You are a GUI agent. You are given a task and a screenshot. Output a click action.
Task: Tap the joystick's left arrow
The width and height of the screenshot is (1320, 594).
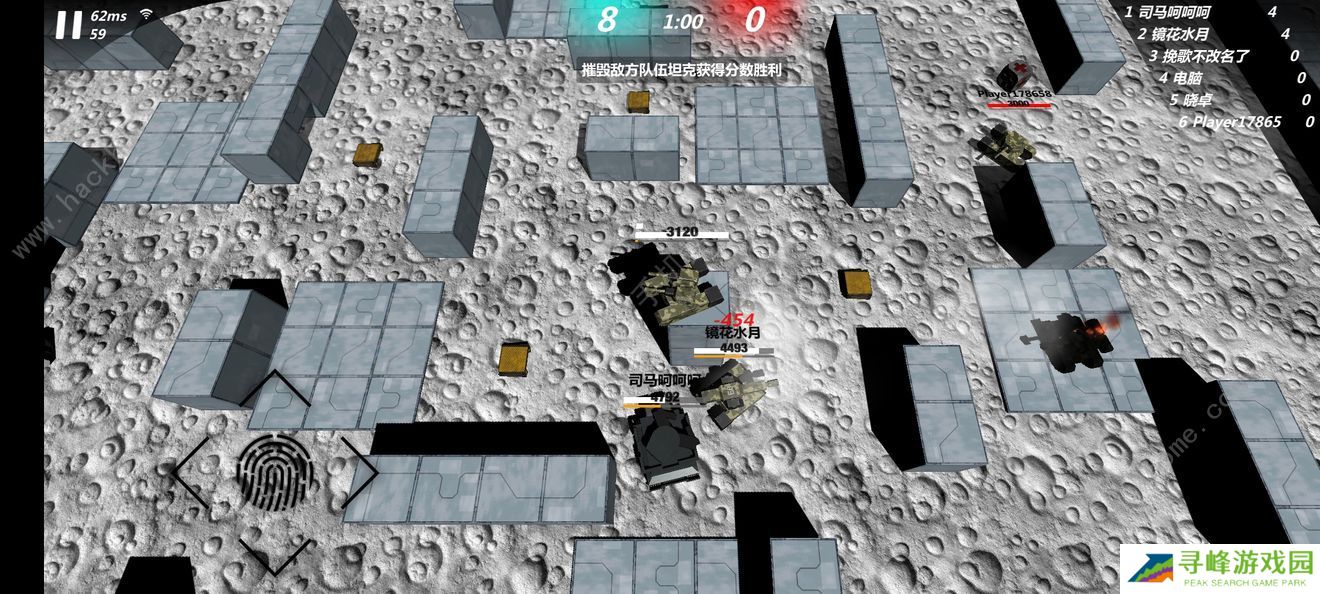coord(193,471)
